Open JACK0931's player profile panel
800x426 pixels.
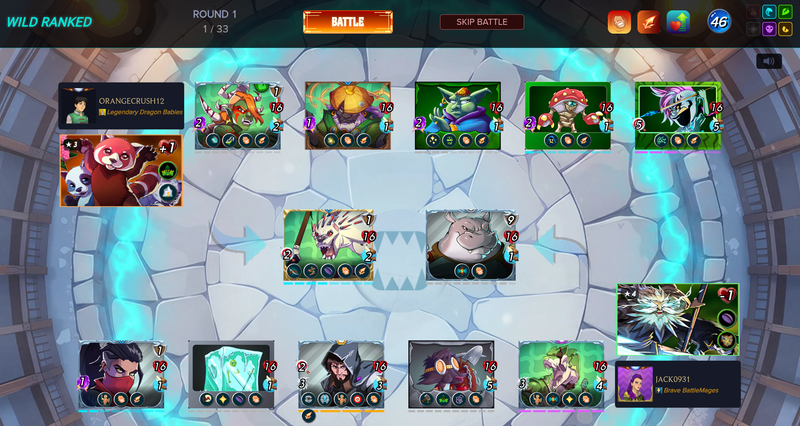point(678,384)
